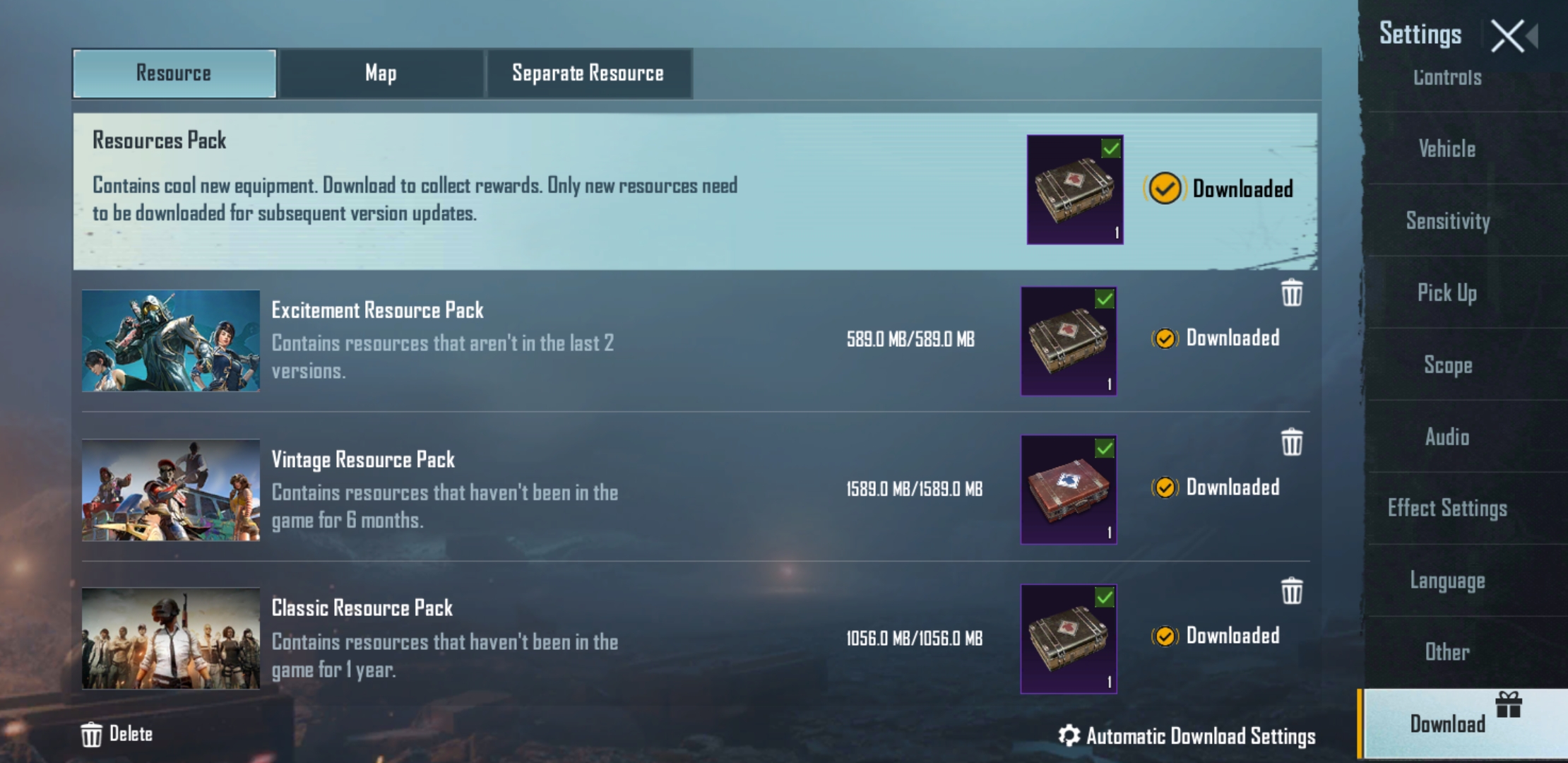Open Pick Up settings

[x=1447, y=293]
